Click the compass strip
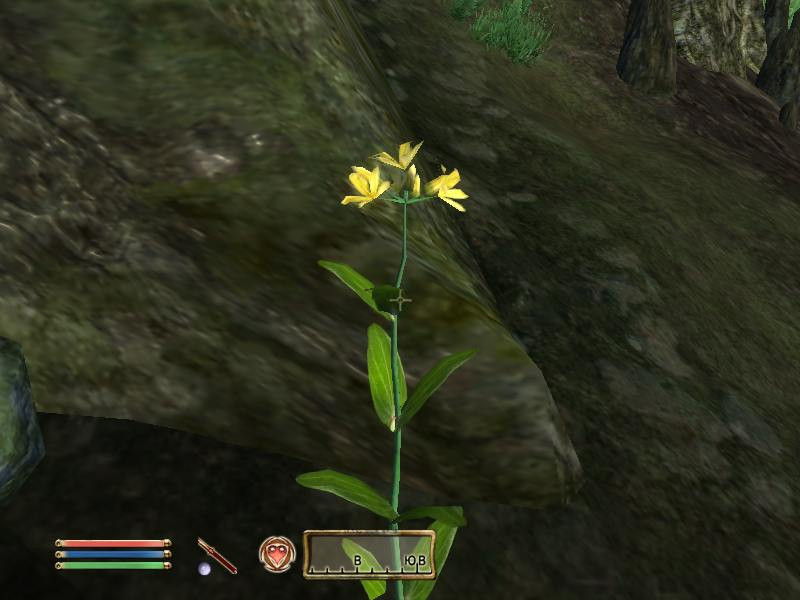Viewport: 800px width, 600px height. [x=369, y=555]
